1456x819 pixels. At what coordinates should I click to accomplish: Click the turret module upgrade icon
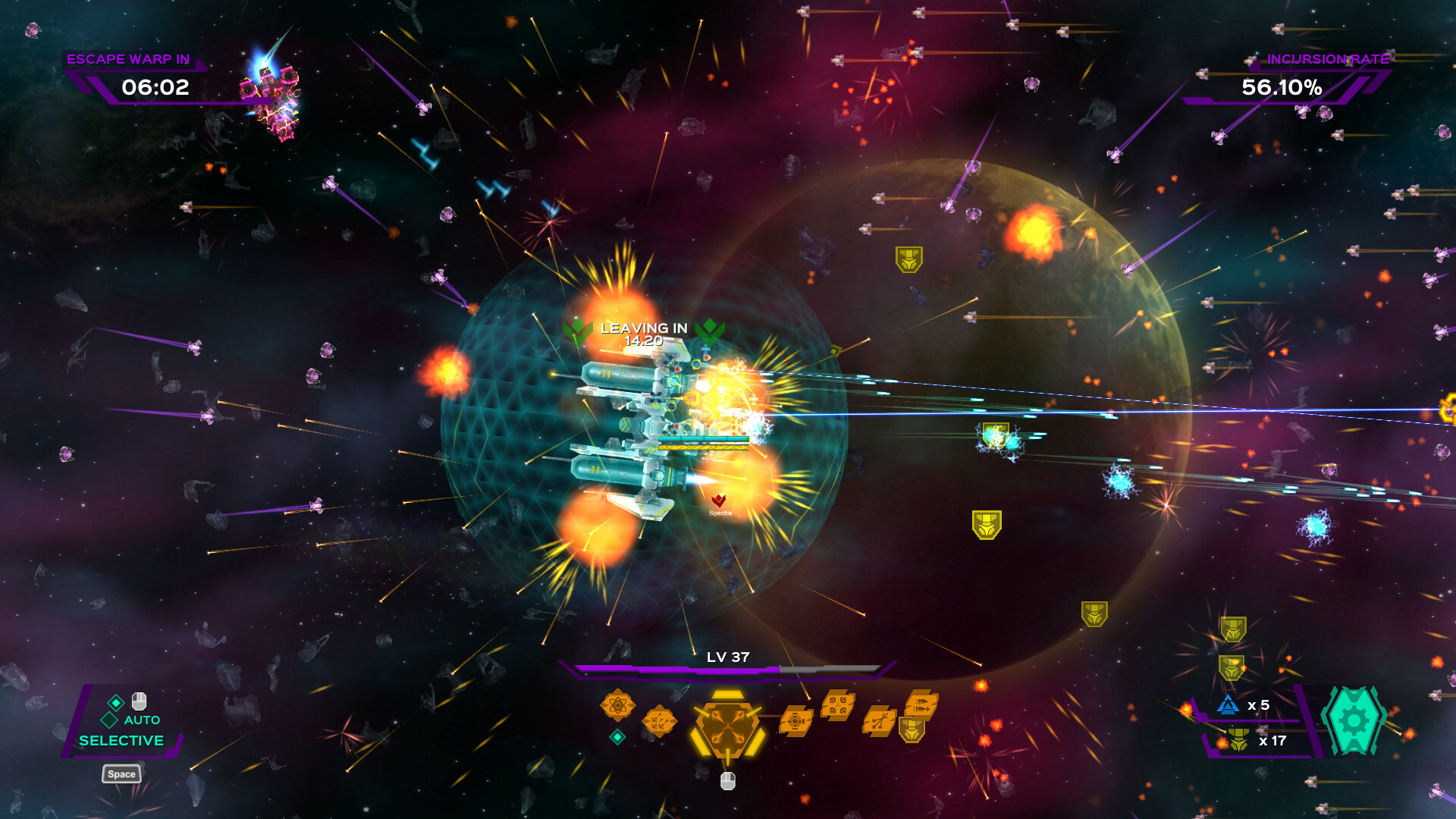796,720
